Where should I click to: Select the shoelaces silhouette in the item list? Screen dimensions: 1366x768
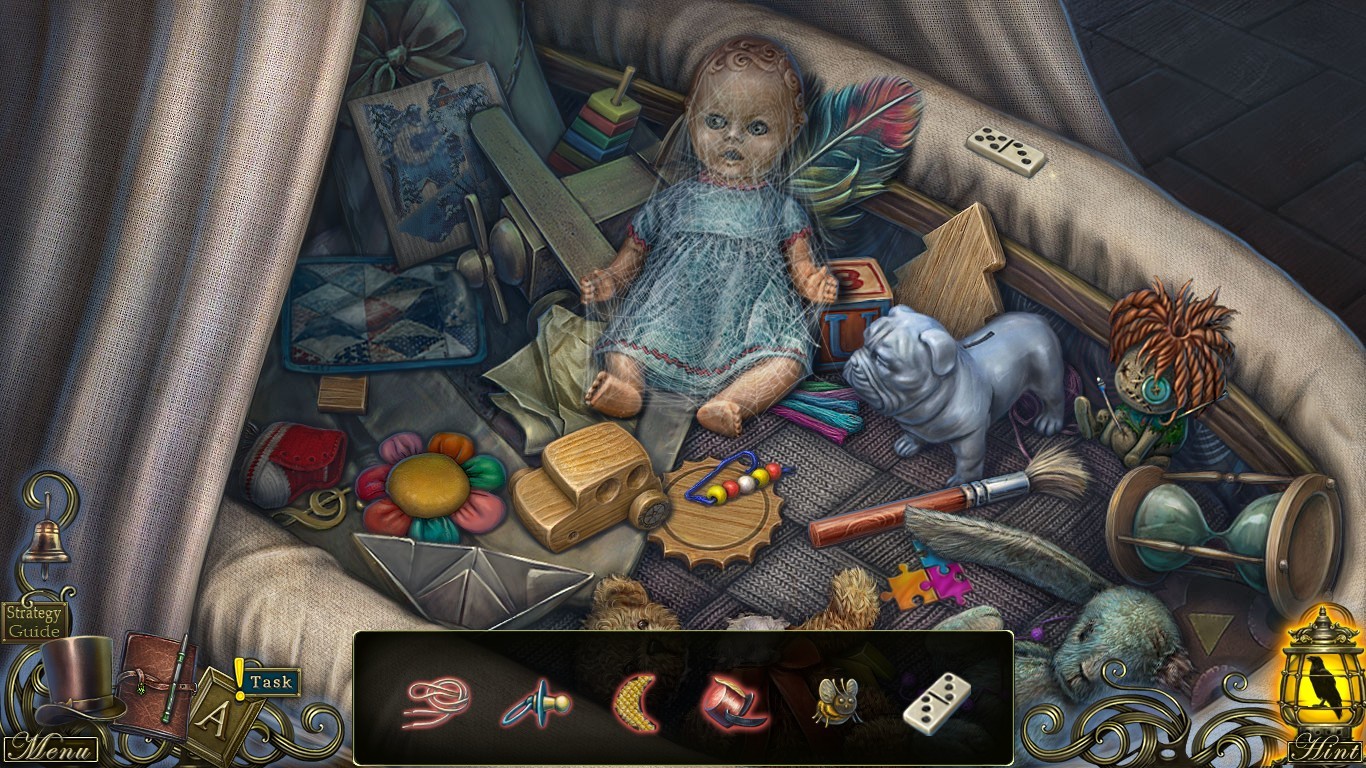click(x=436, y=702)
